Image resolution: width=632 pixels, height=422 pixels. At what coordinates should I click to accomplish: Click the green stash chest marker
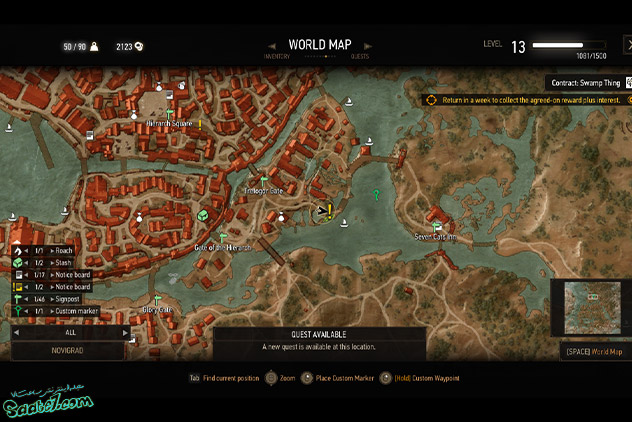[x=202, y=215]
